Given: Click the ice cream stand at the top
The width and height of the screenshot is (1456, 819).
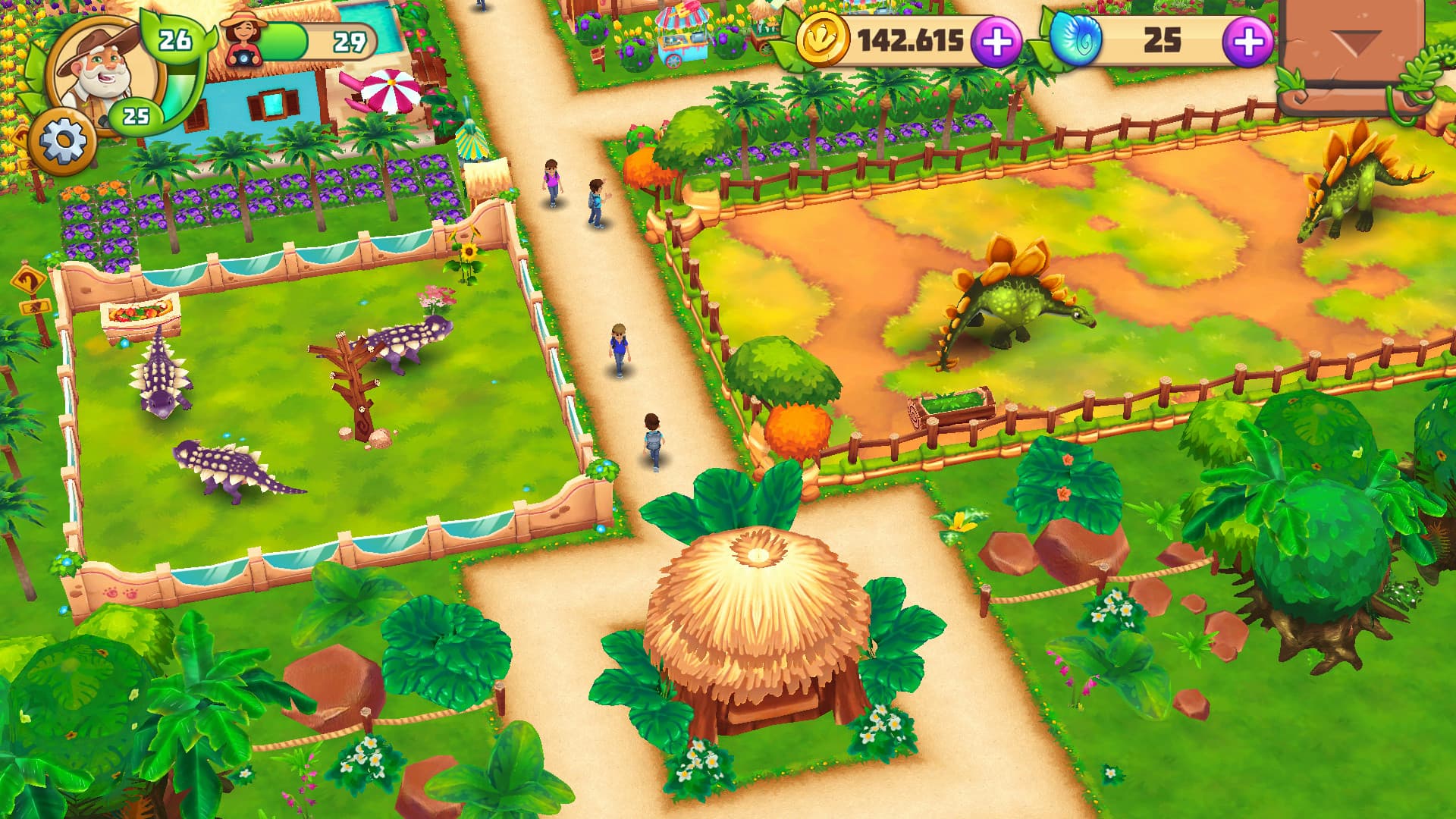Looking at the screenshot, I should pos(681,34).
